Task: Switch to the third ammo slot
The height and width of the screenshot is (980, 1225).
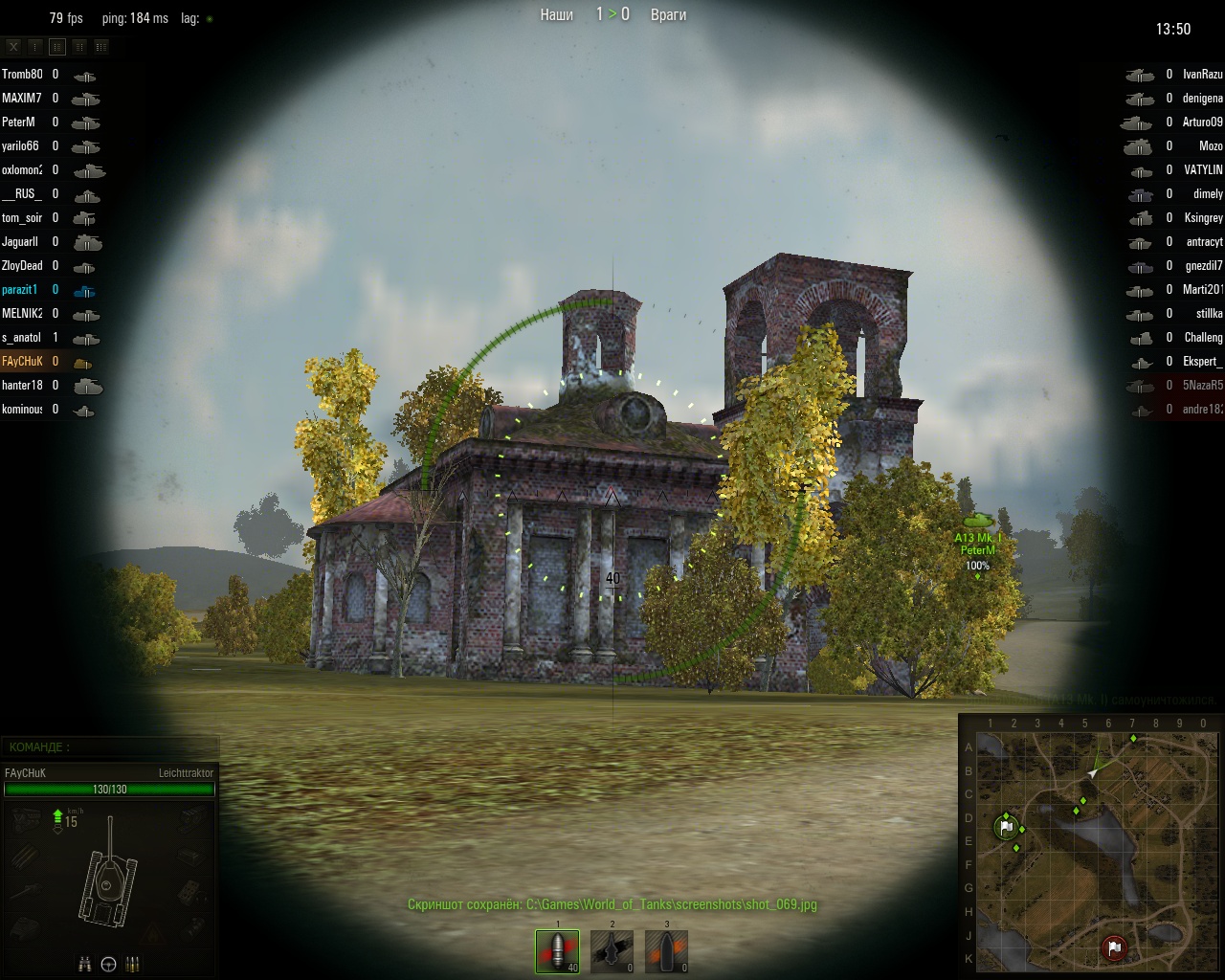Action: pos(666,950)
